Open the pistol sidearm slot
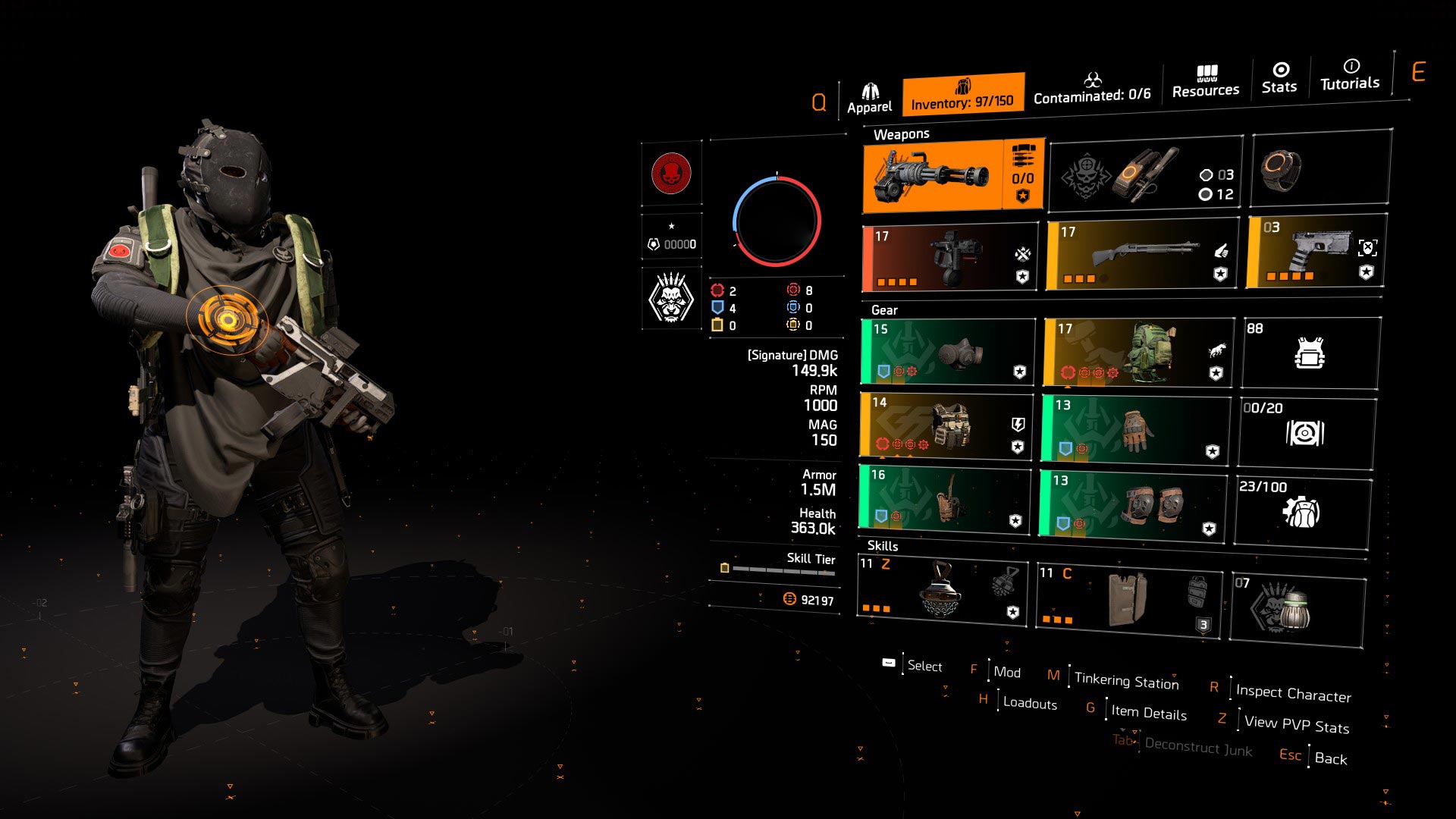This screenshot has height=819, width=1456. (1316, 253)
